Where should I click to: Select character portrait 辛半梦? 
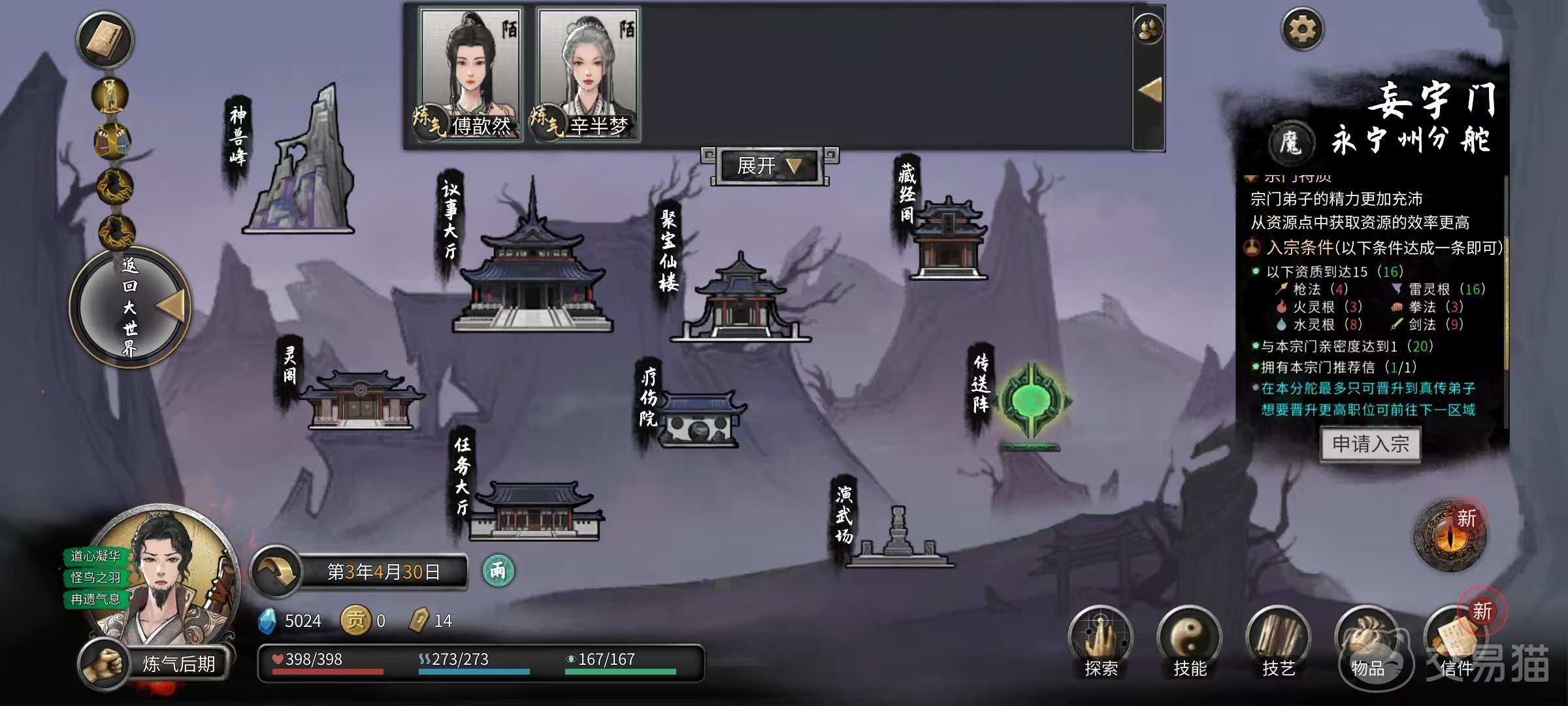pos(588,73)
